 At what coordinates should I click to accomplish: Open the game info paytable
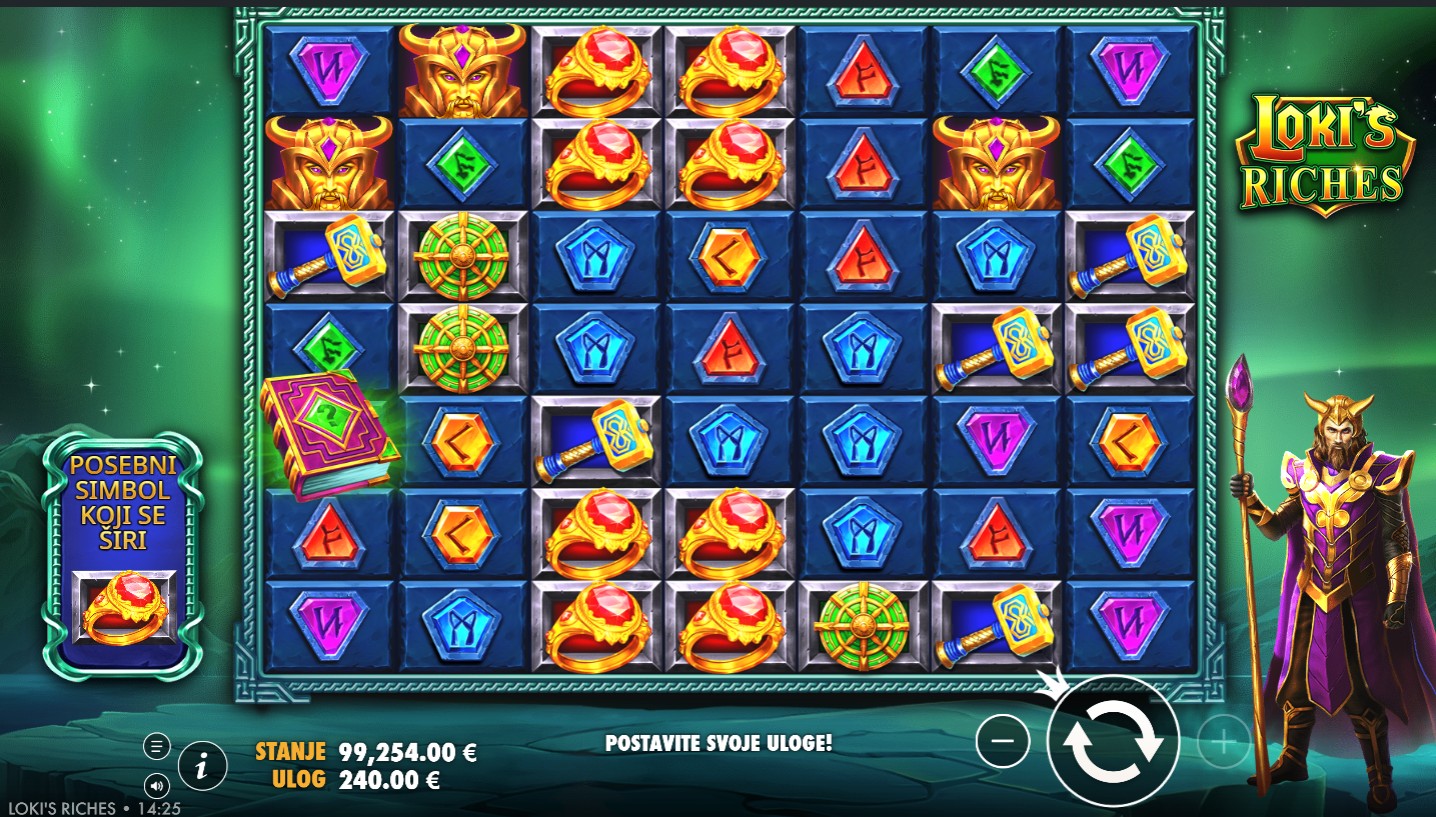(x=203, y=767)
